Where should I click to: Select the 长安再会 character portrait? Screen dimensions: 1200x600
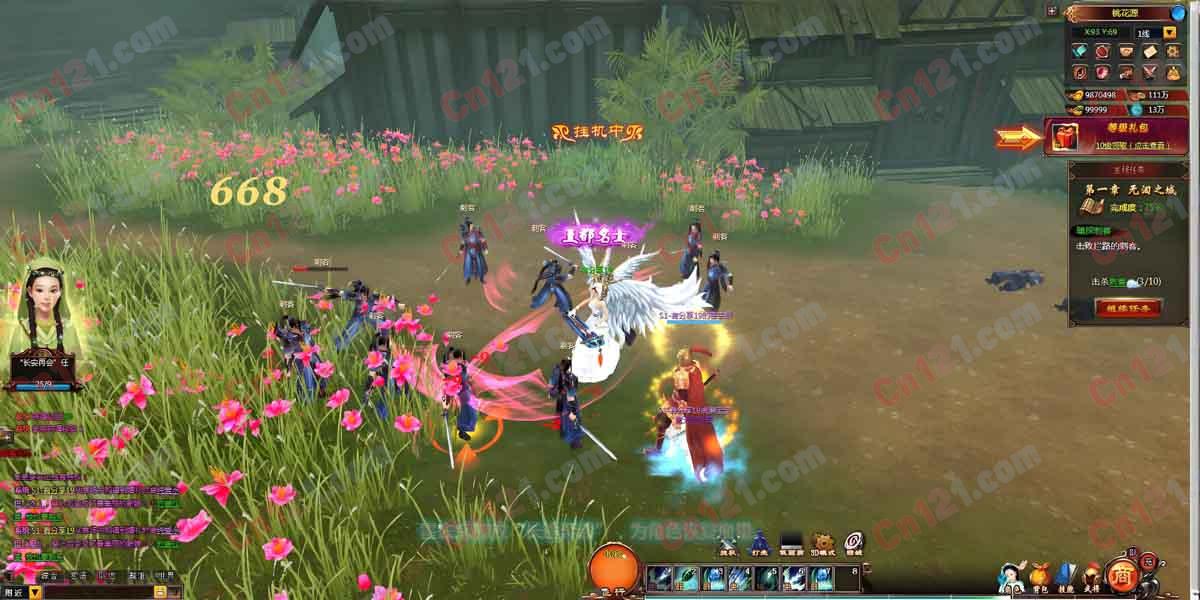click(45, 310)
